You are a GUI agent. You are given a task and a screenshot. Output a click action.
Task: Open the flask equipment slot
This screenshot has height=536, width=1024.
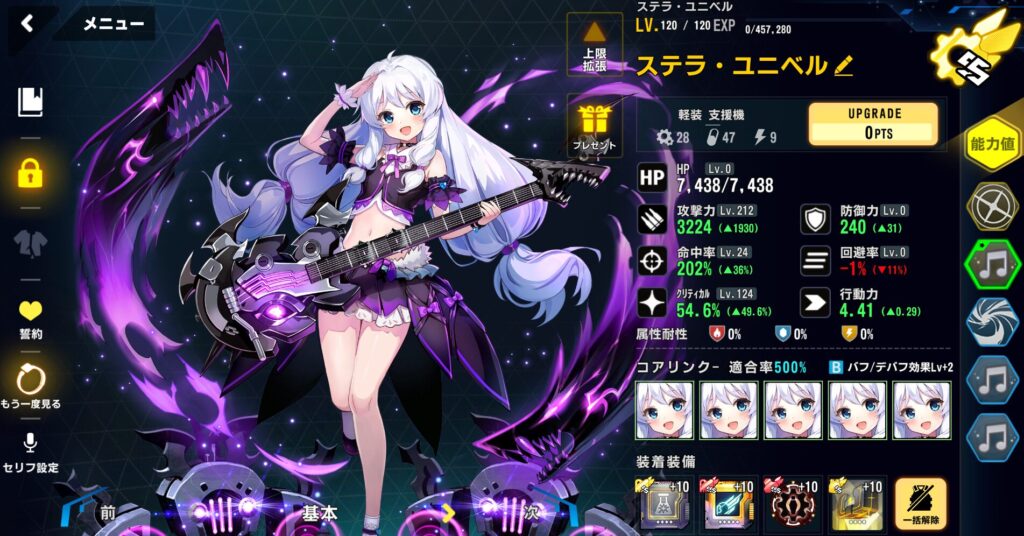664,506
